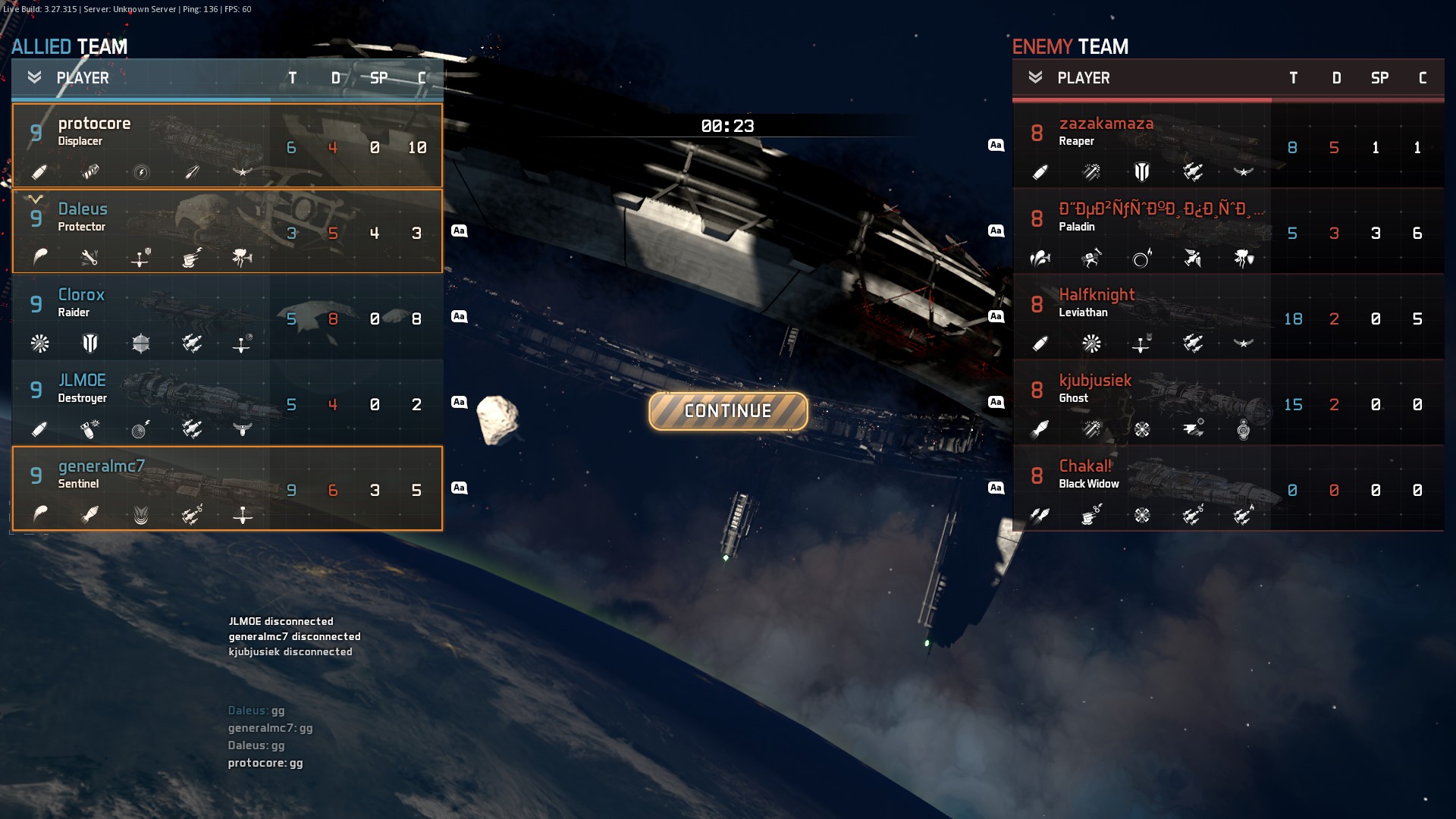Viewport: 1456px width, 819px height.
Task: Collapse the Allied Team list with its double chevron
Action: pos(33,77)
